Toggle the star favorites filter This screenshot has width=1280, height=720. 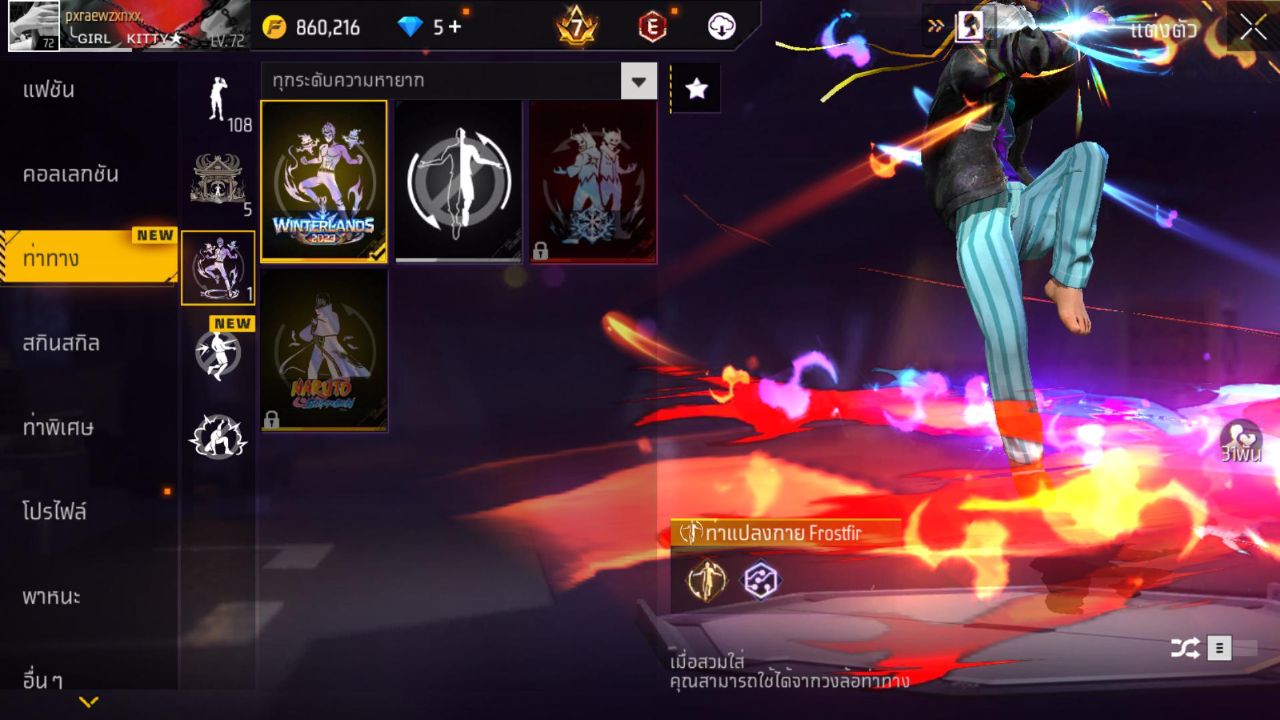tap(696, 89)
